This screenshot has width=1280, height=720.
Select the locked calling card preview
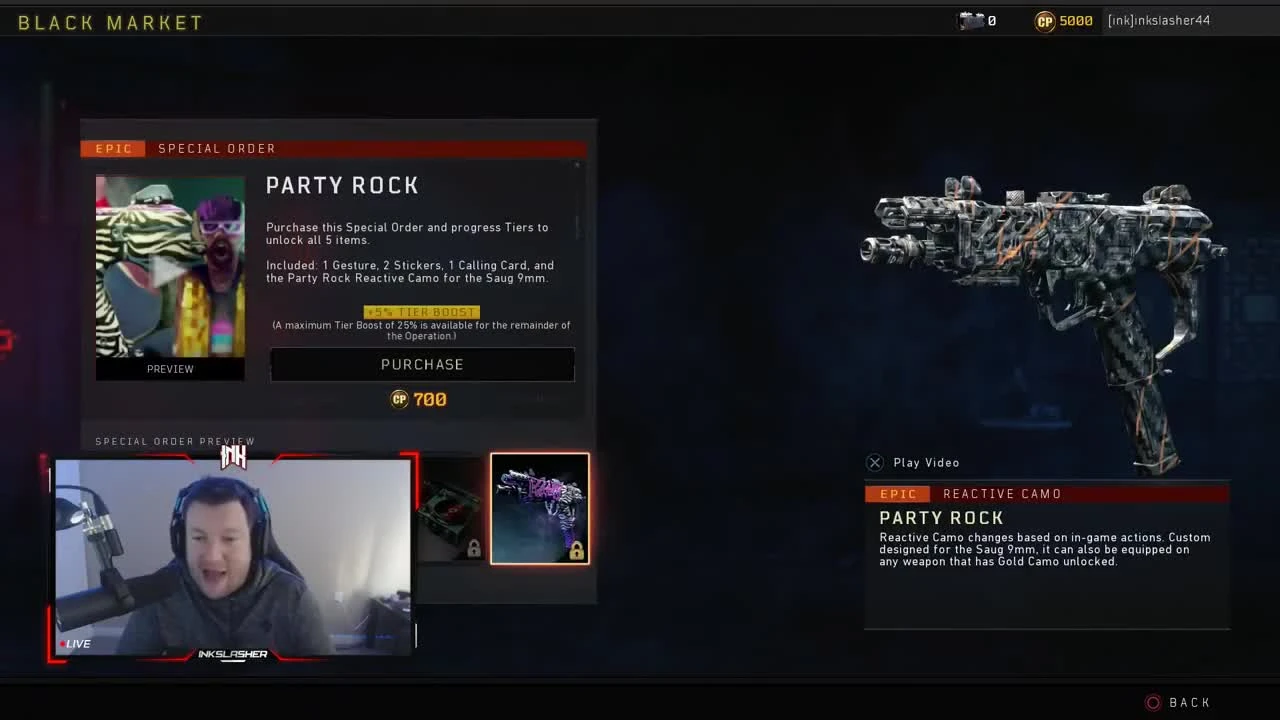tap(449, 508)
